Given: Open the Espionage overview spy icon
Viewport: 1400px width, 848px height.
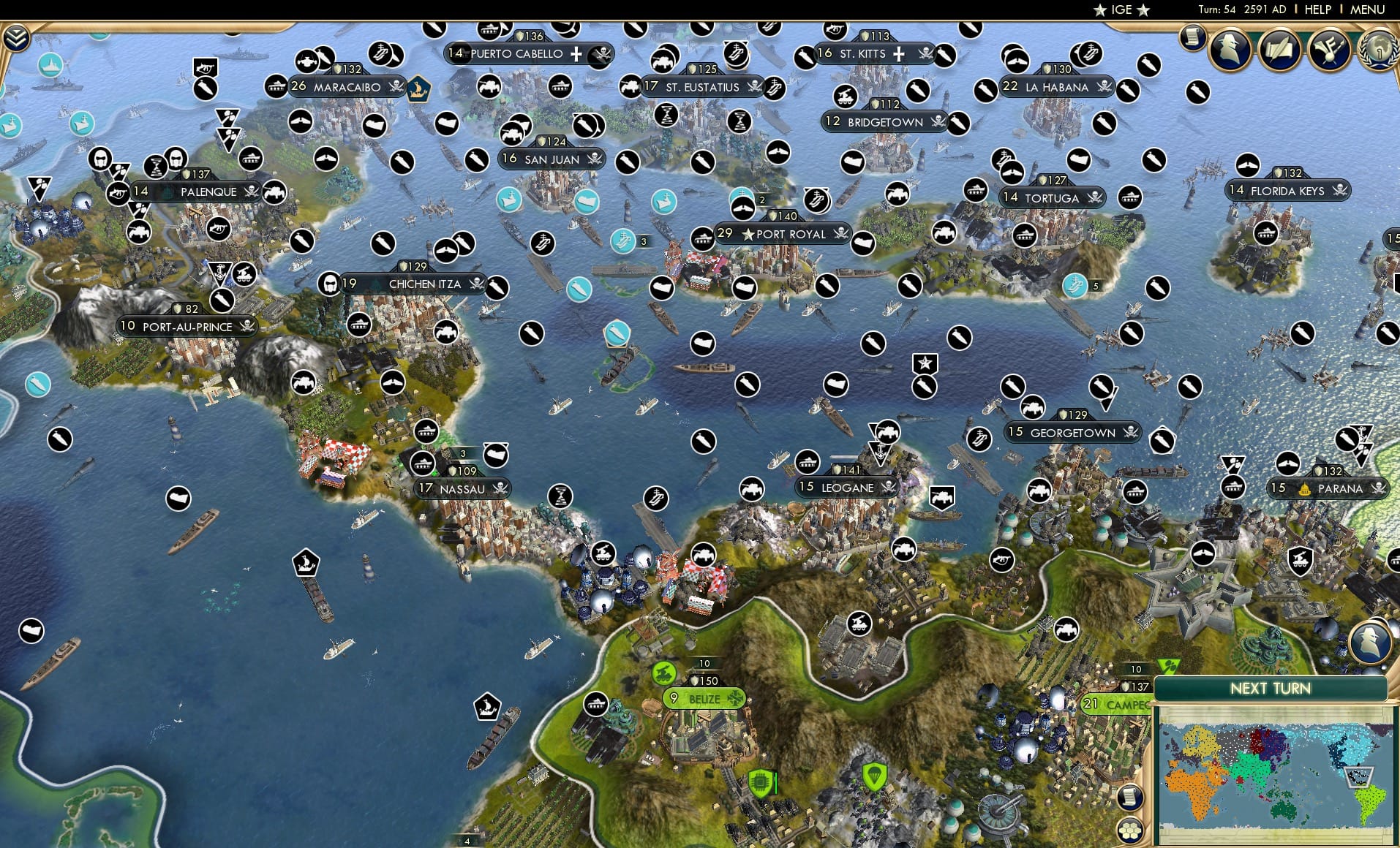Looking at the screenshot, I should pos(1231,49).
